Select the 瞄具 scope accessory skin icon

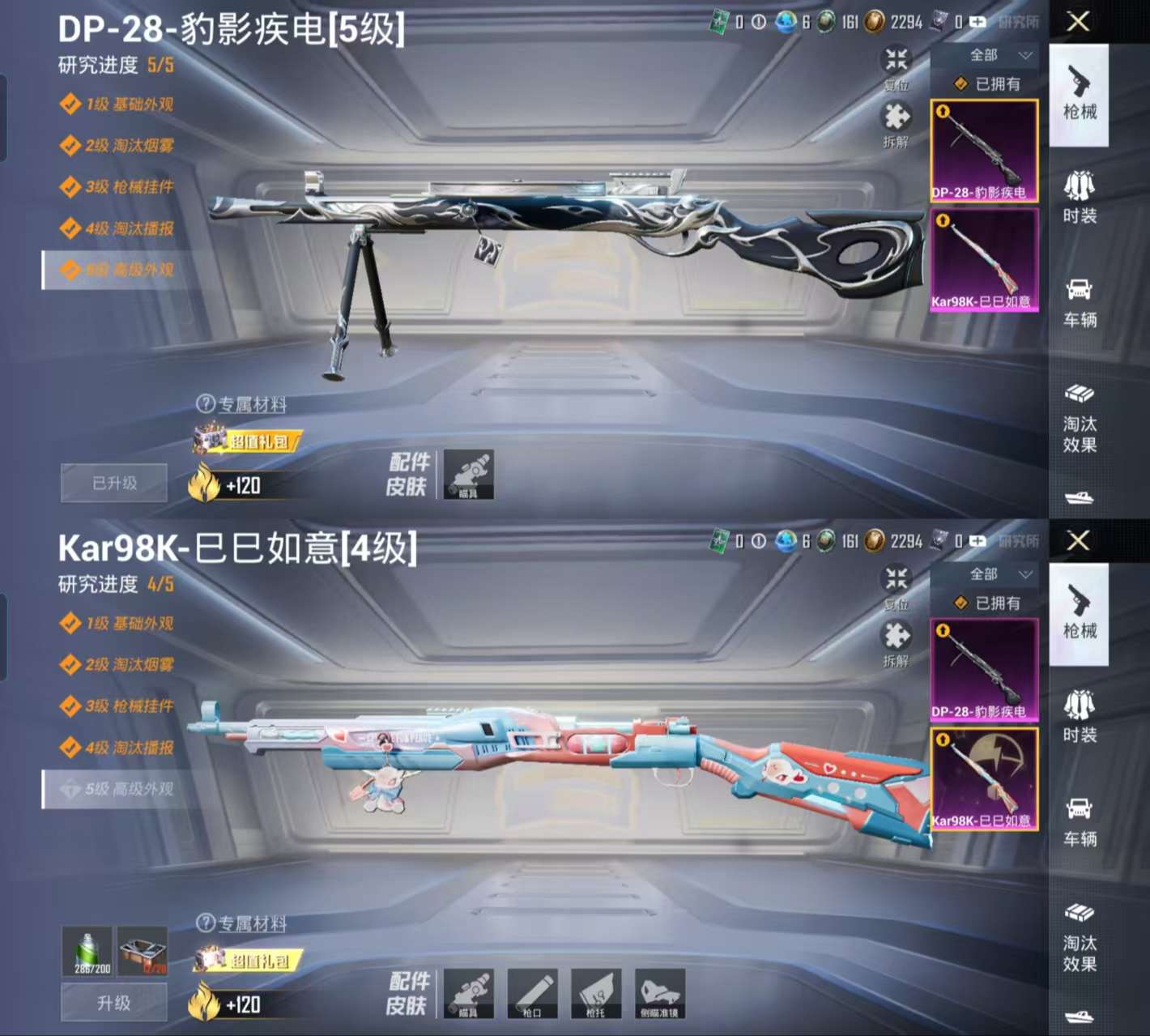click(468, 992)
